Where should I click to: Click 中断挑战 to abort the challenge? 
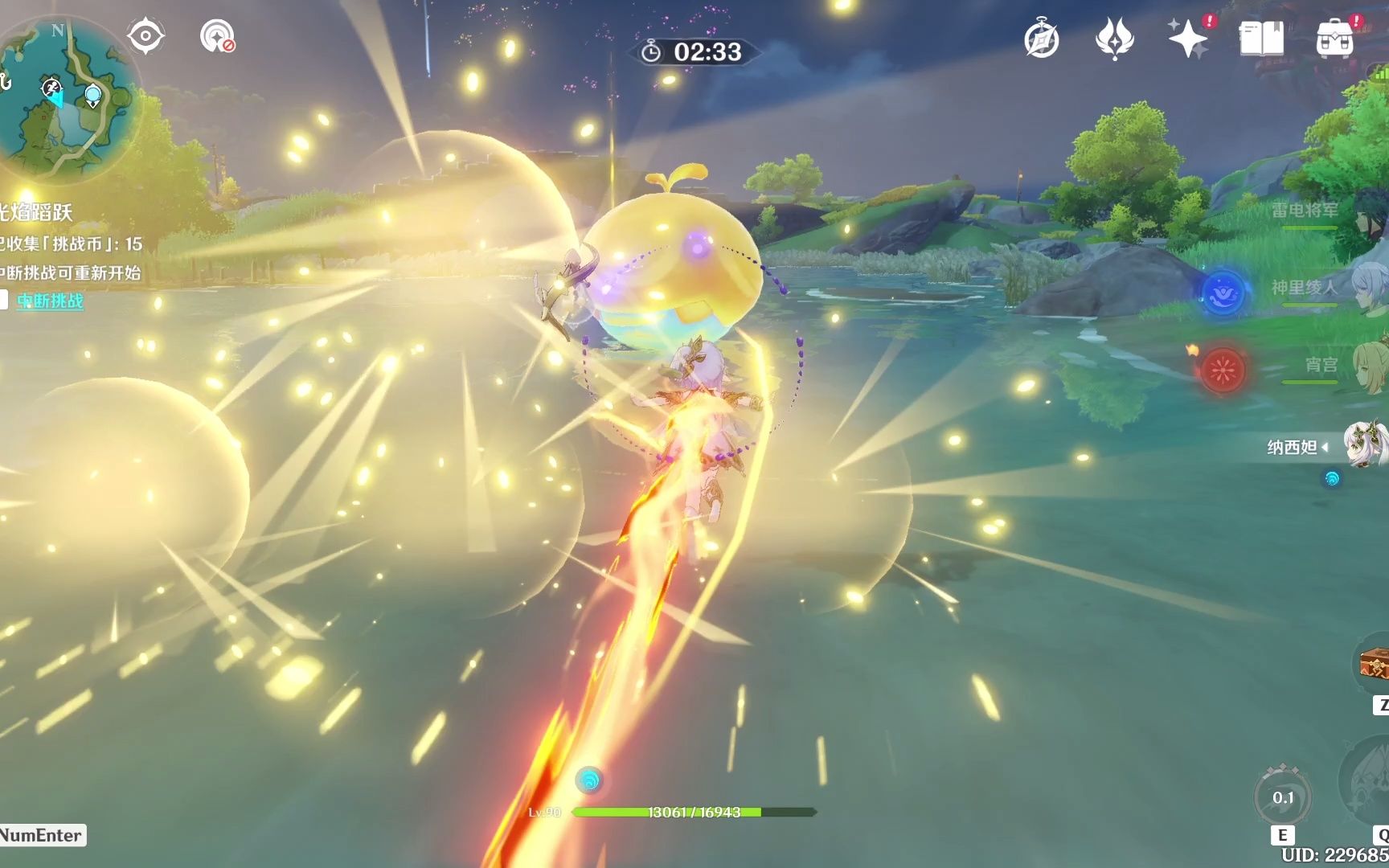click(50, 301)
